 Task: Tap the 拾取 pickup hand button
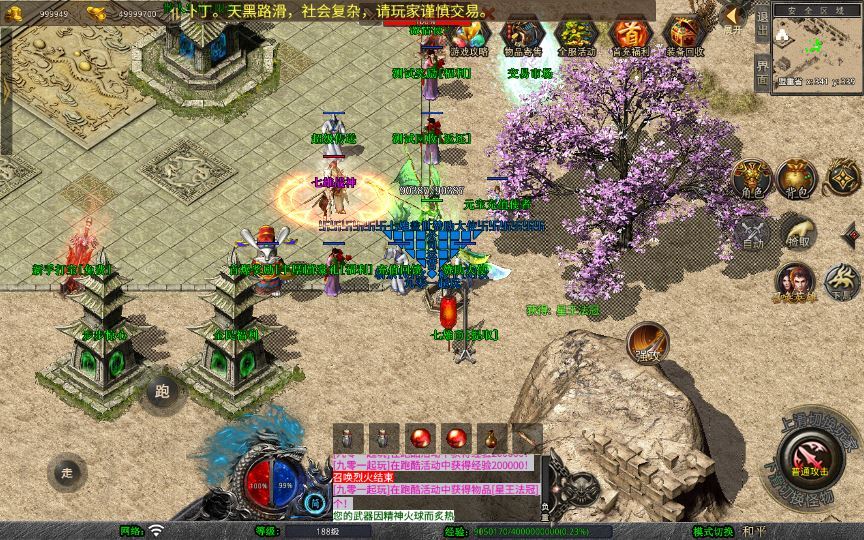pyautogui.click(x=797, y=232)
